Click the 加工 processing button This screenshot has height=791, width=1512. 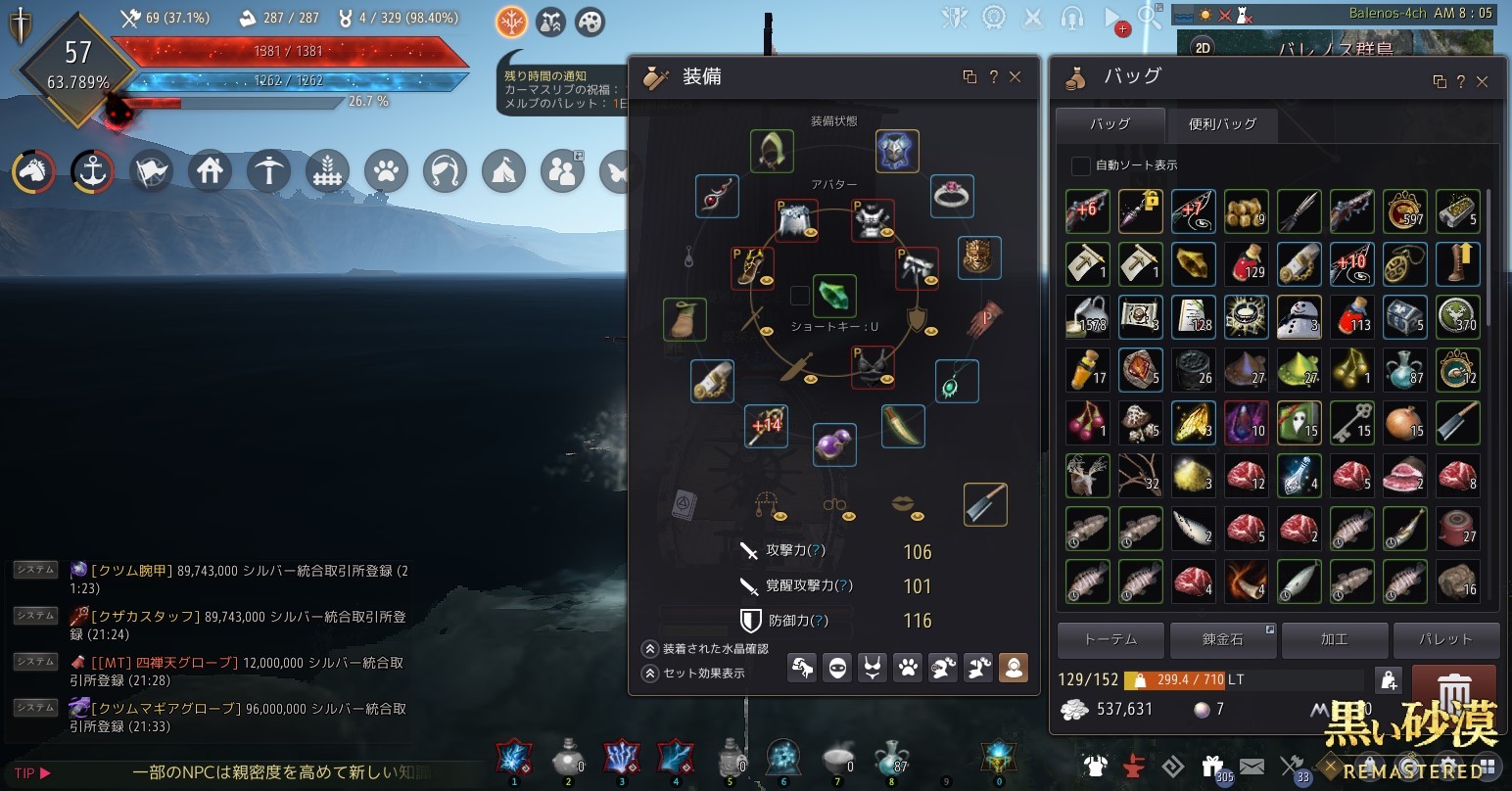1334,639
